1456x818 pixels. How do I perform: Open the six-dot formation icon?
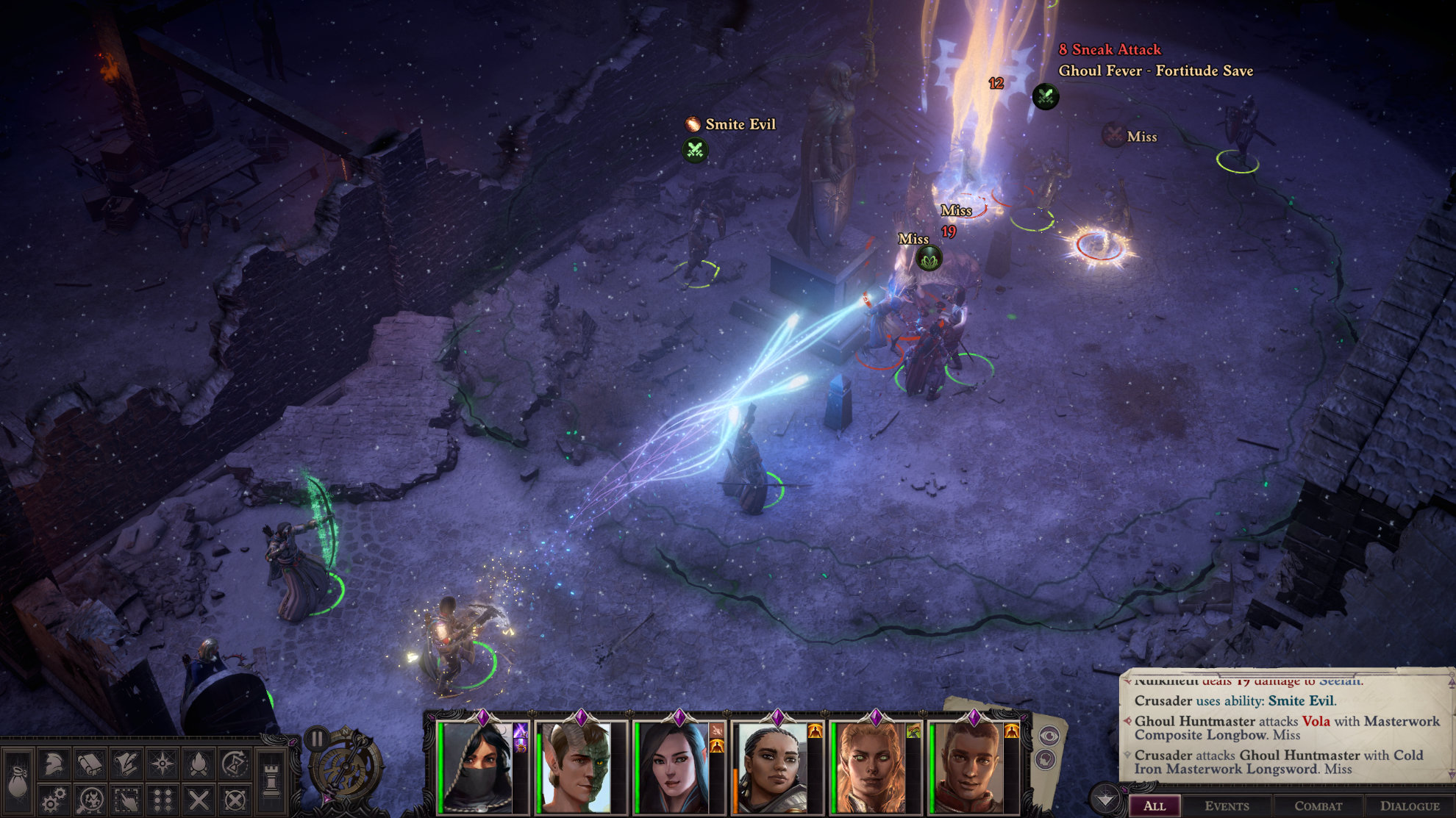(x=162, y=799)
